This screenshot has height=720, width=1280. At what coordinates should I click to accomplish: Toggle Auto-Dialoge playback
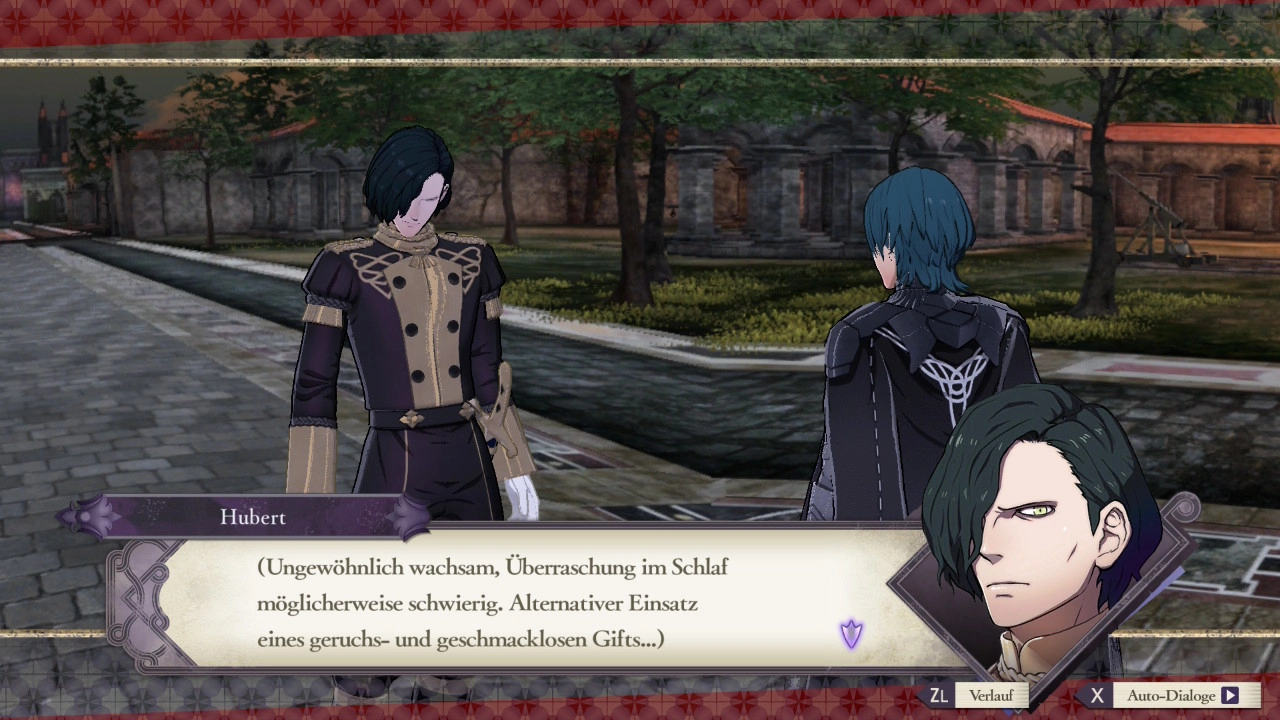click(1171, 695)
